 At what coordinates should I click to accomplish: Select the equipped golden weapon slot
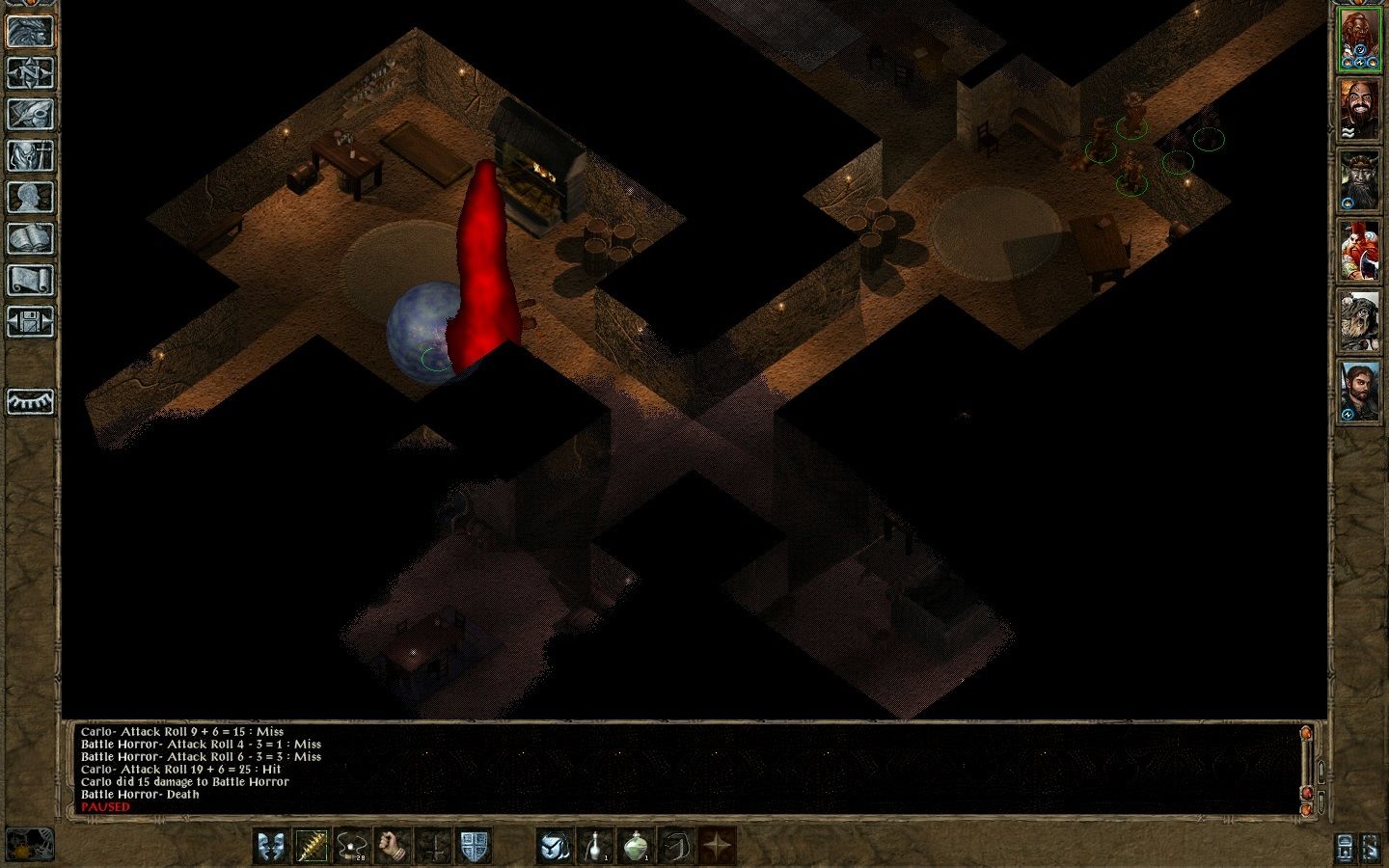tap(313, 846)
